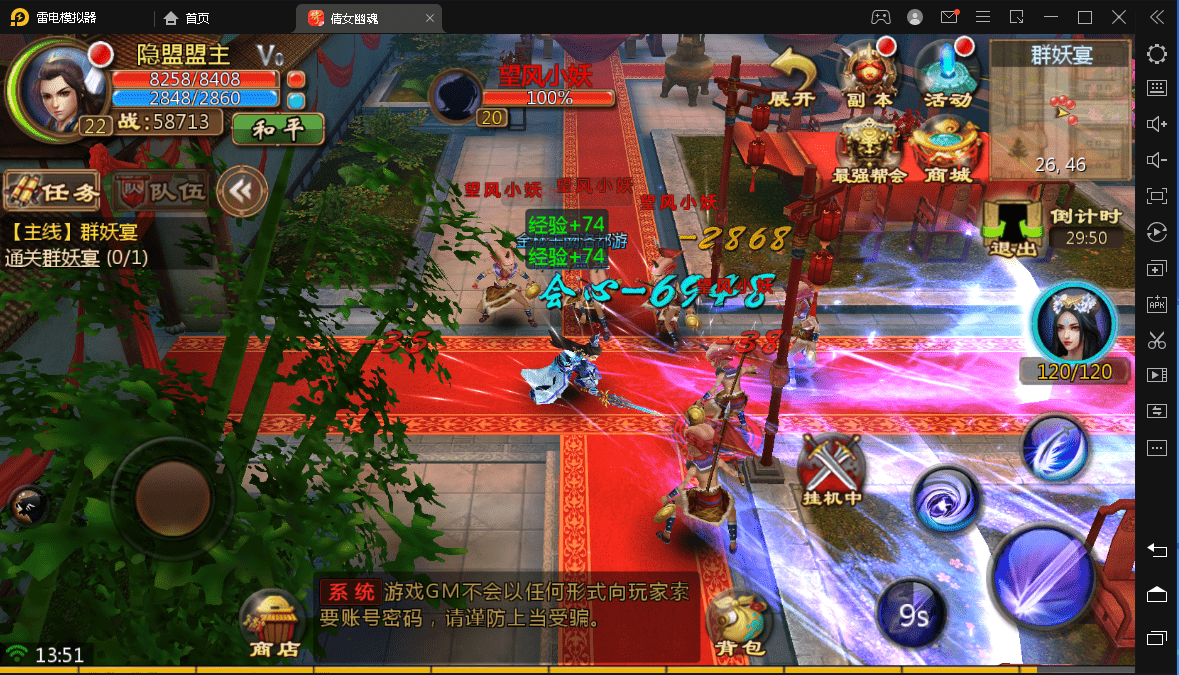This screenshot has width=1179, height=675.
Task: Open the 活动 events menu
Action: tap(947, 74)
